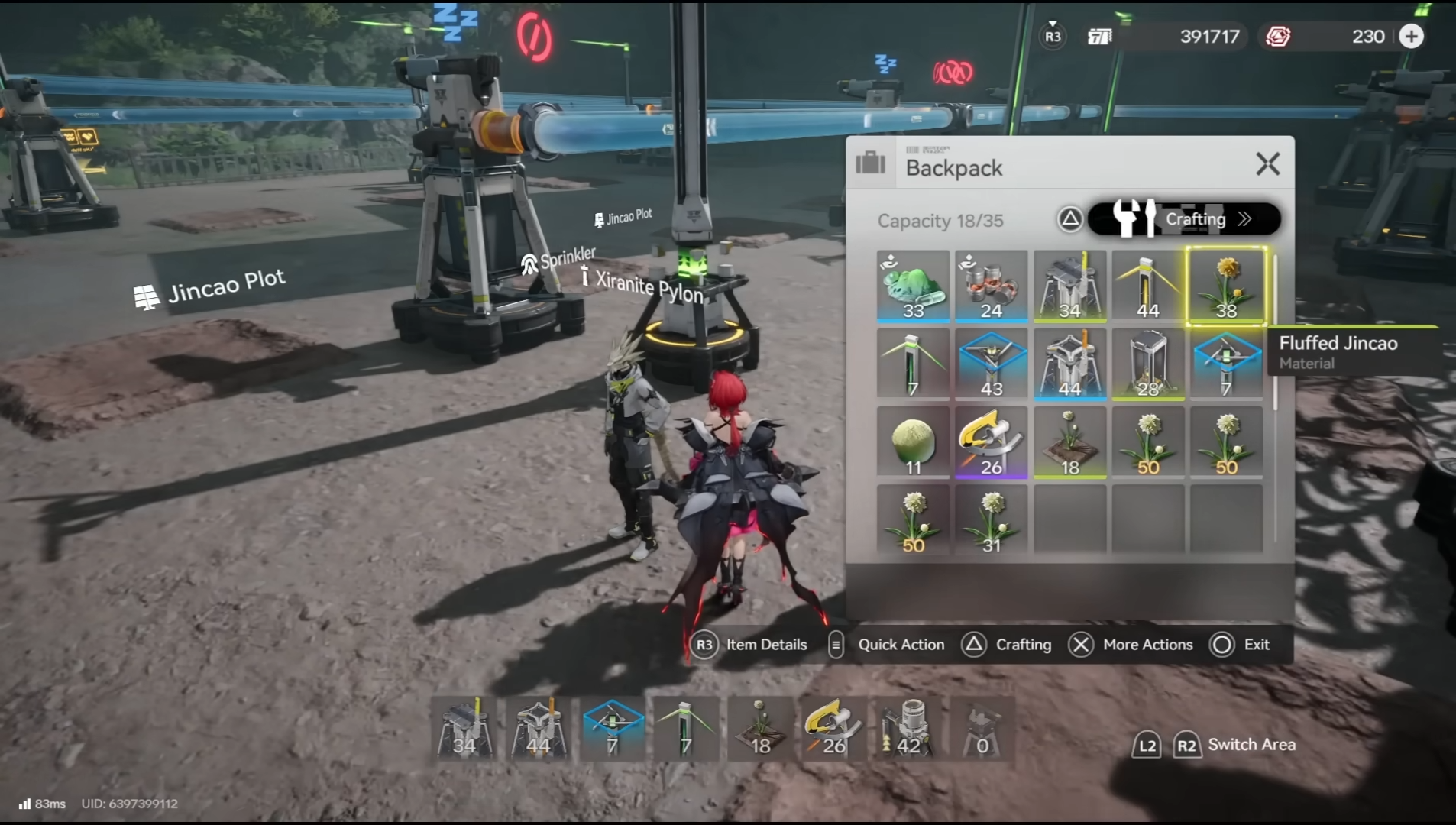Click the Item Details option
The image size is (1456, 825).
coord(749,645)
